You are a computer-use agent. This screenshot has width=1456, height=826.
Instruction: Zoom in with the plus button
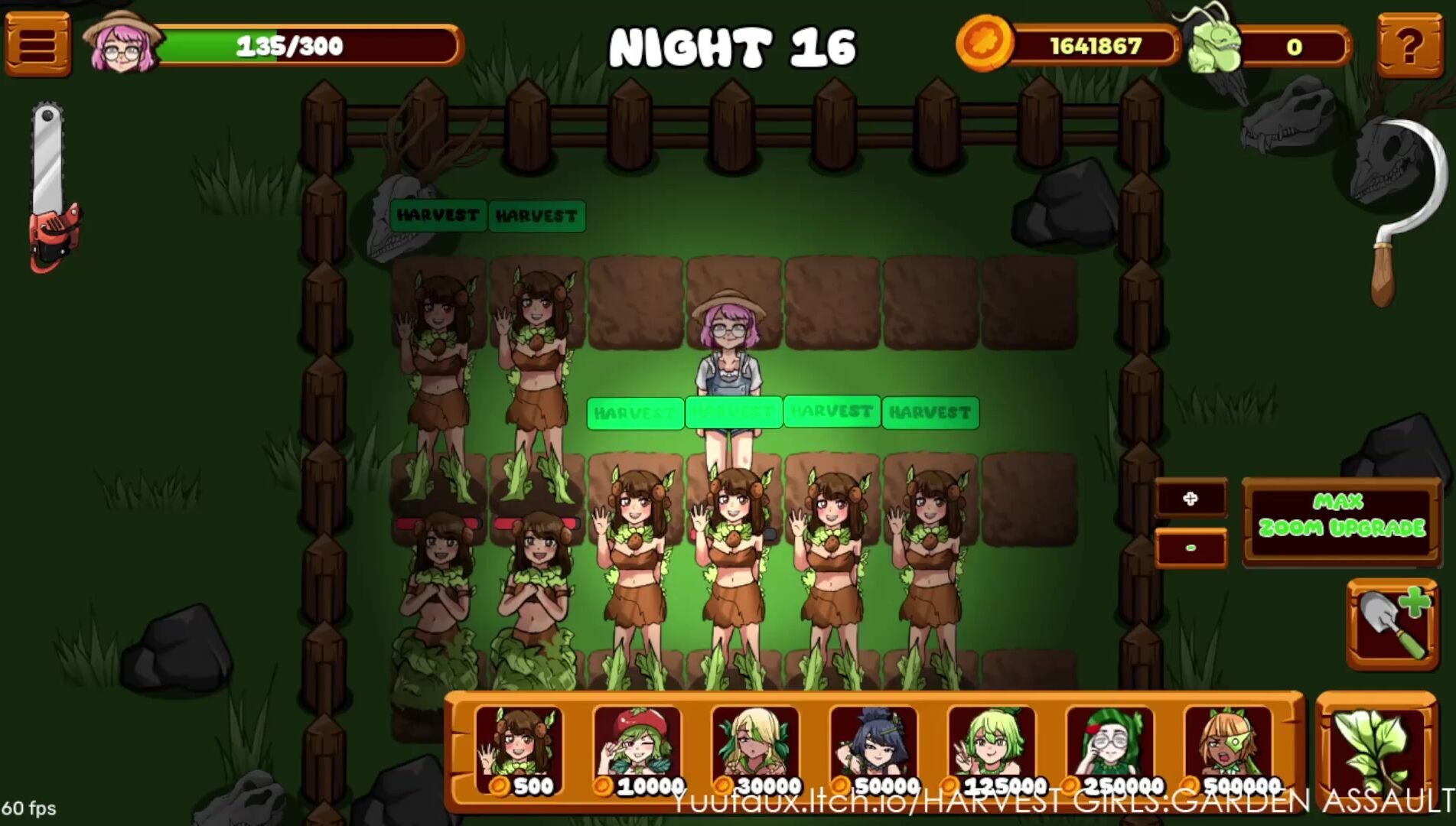point(1190,499)
